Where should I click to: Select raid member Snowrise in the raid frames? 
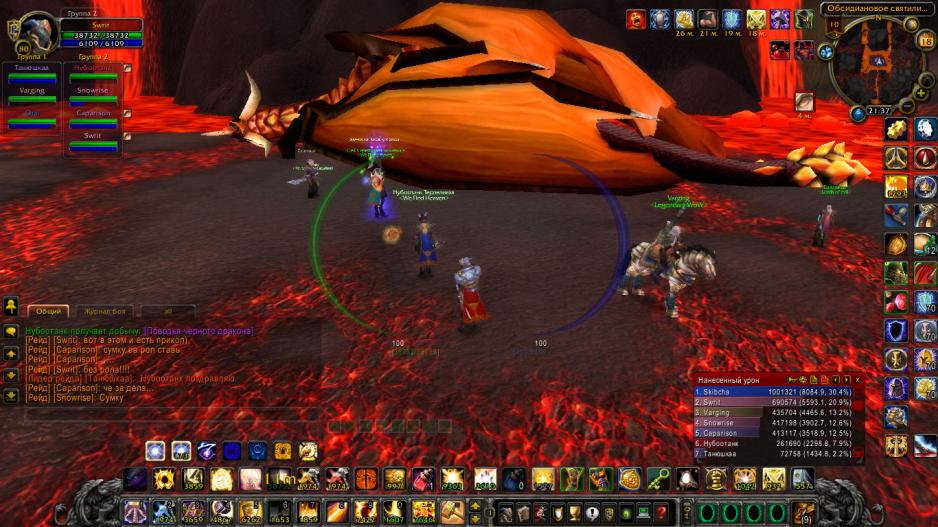[92, 95]
